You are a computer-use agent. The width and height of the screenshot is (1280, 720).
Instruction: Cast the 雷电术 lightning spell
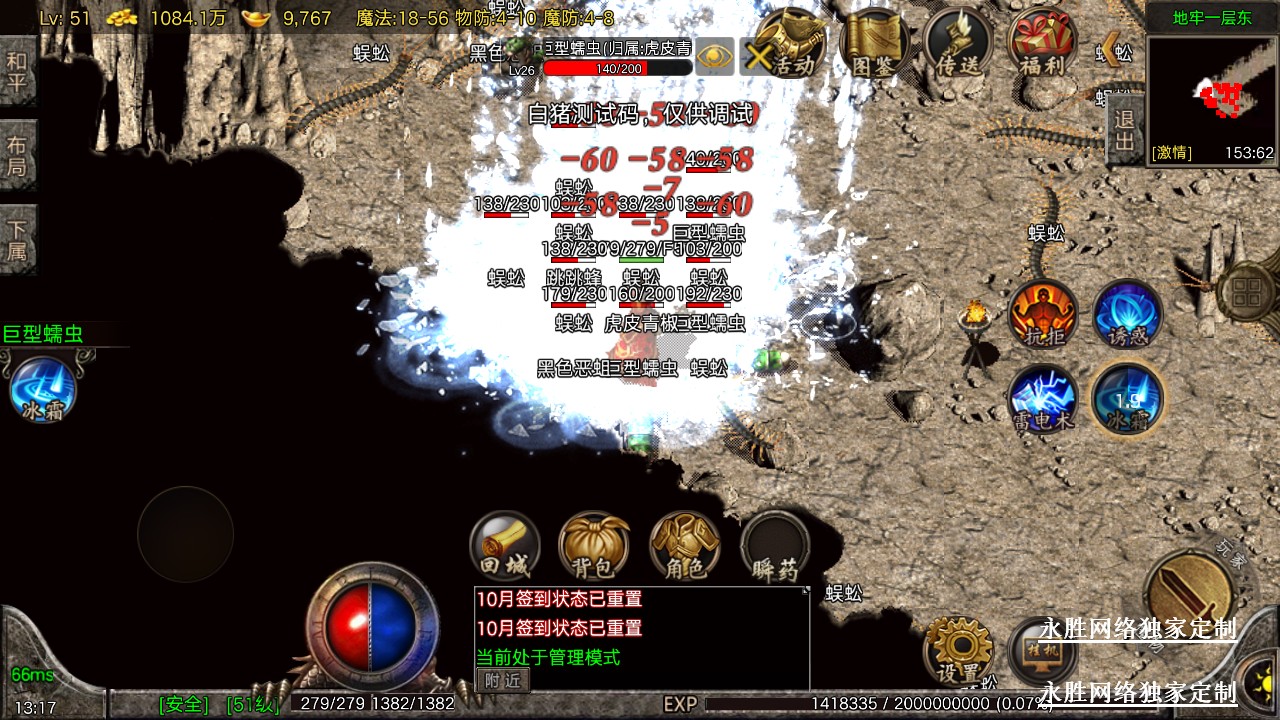(1043, 398)
